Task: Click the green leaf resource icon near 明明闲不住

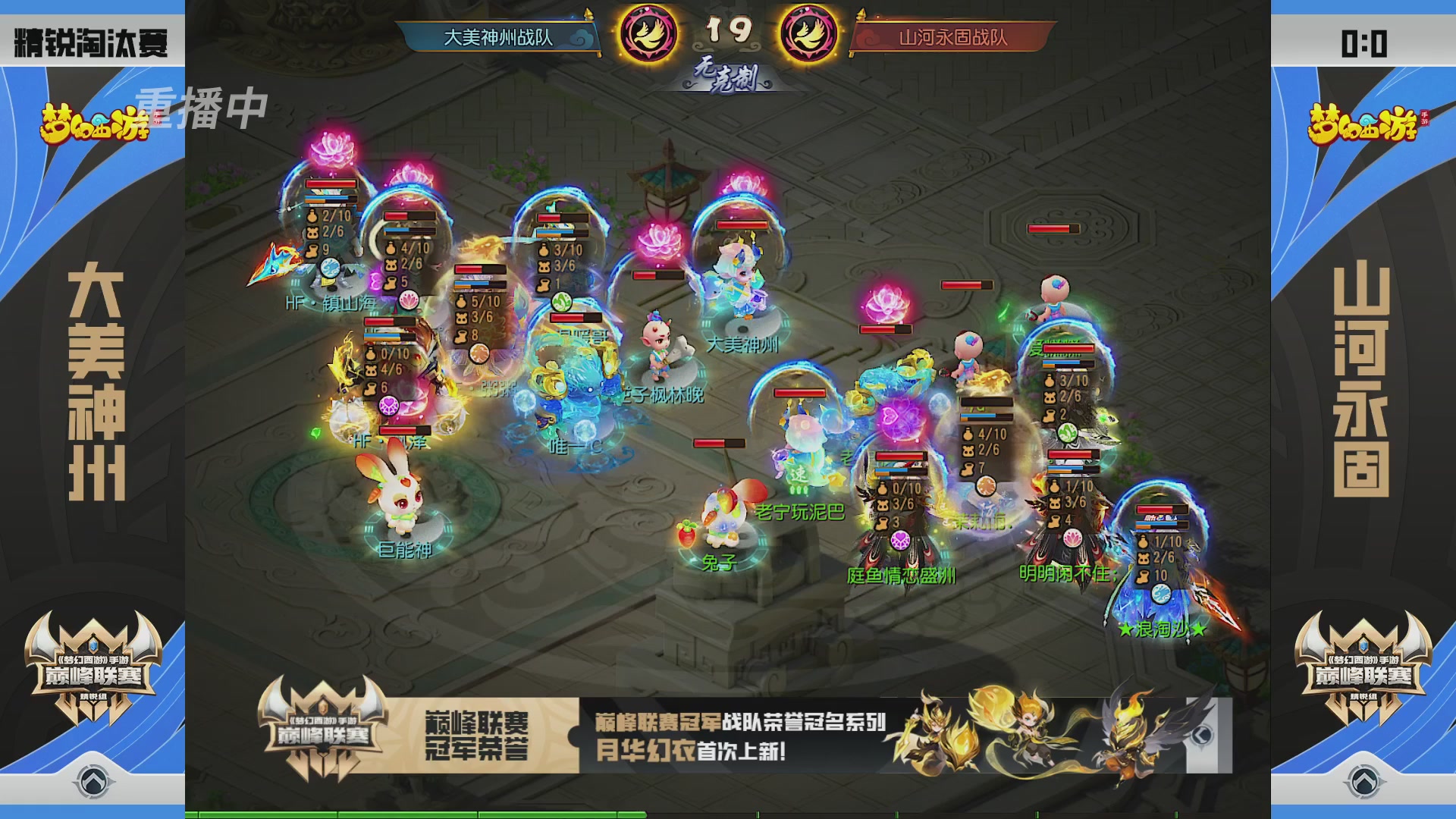Action: pyautogui.click(x=1067, y=432)
